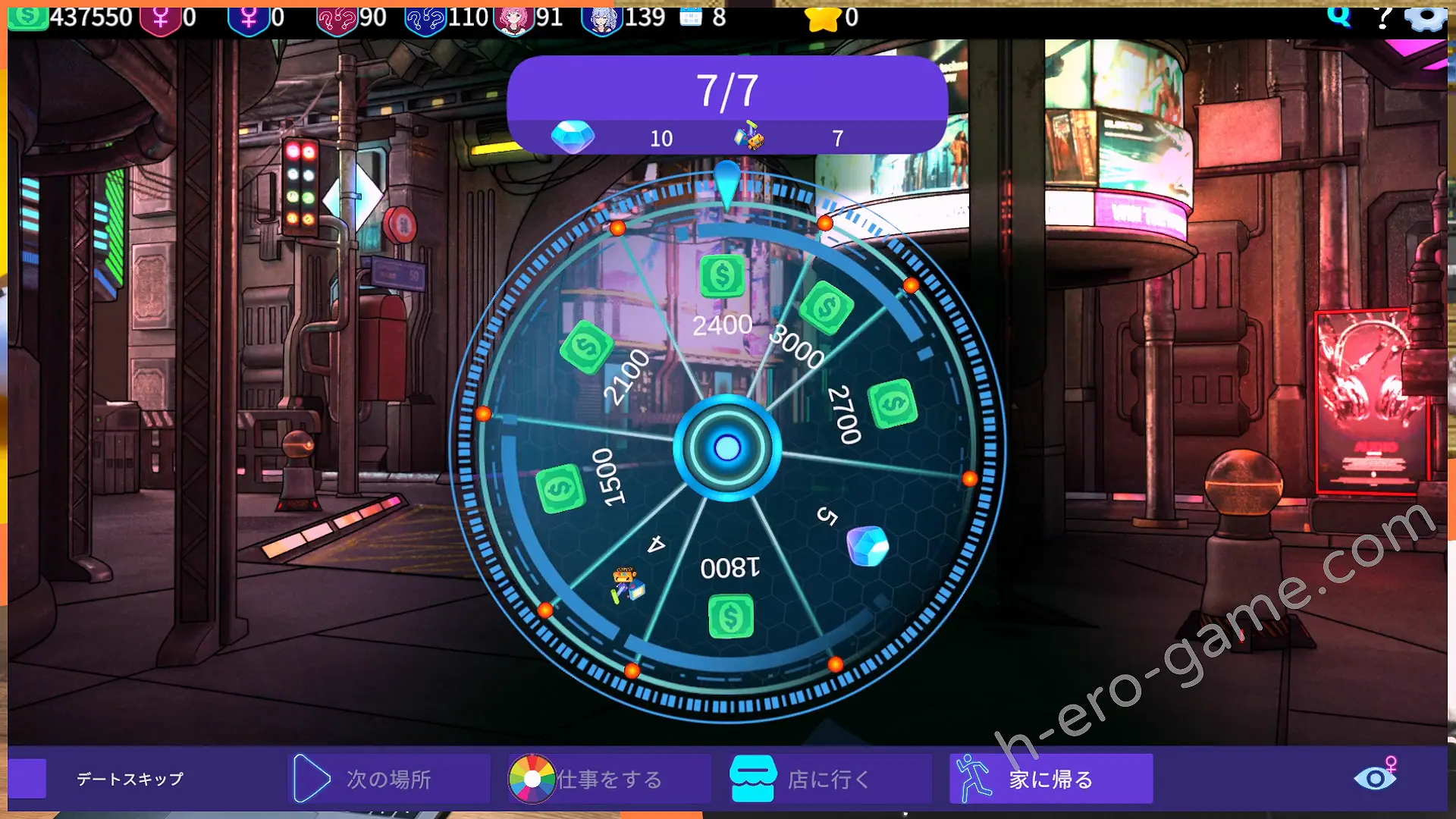This screenshot has width=1456, height=819.
Task: Click the 仕事をする work button
Action: (609, 779)
